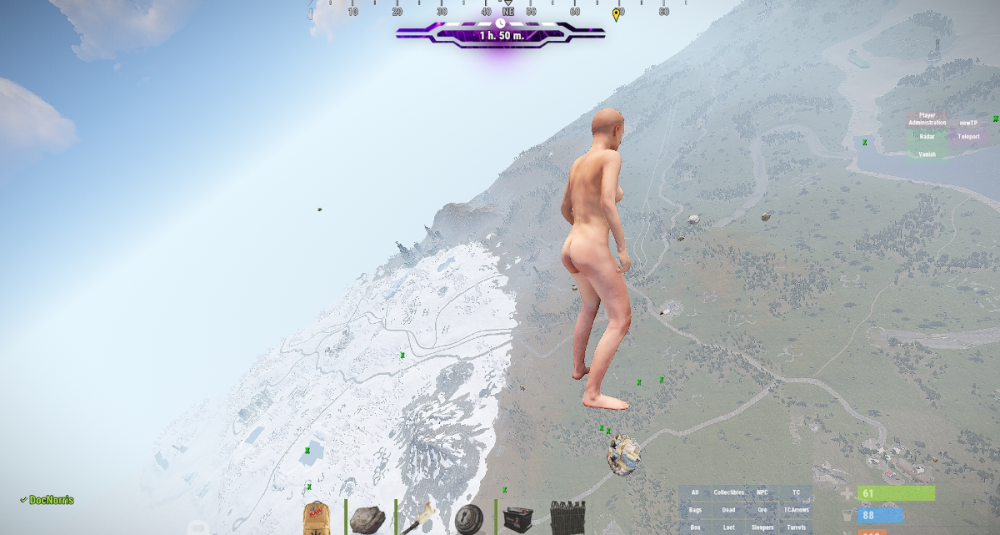Activate the Teleport button
The image size is (1000, 535).
[x=967, y=136]
